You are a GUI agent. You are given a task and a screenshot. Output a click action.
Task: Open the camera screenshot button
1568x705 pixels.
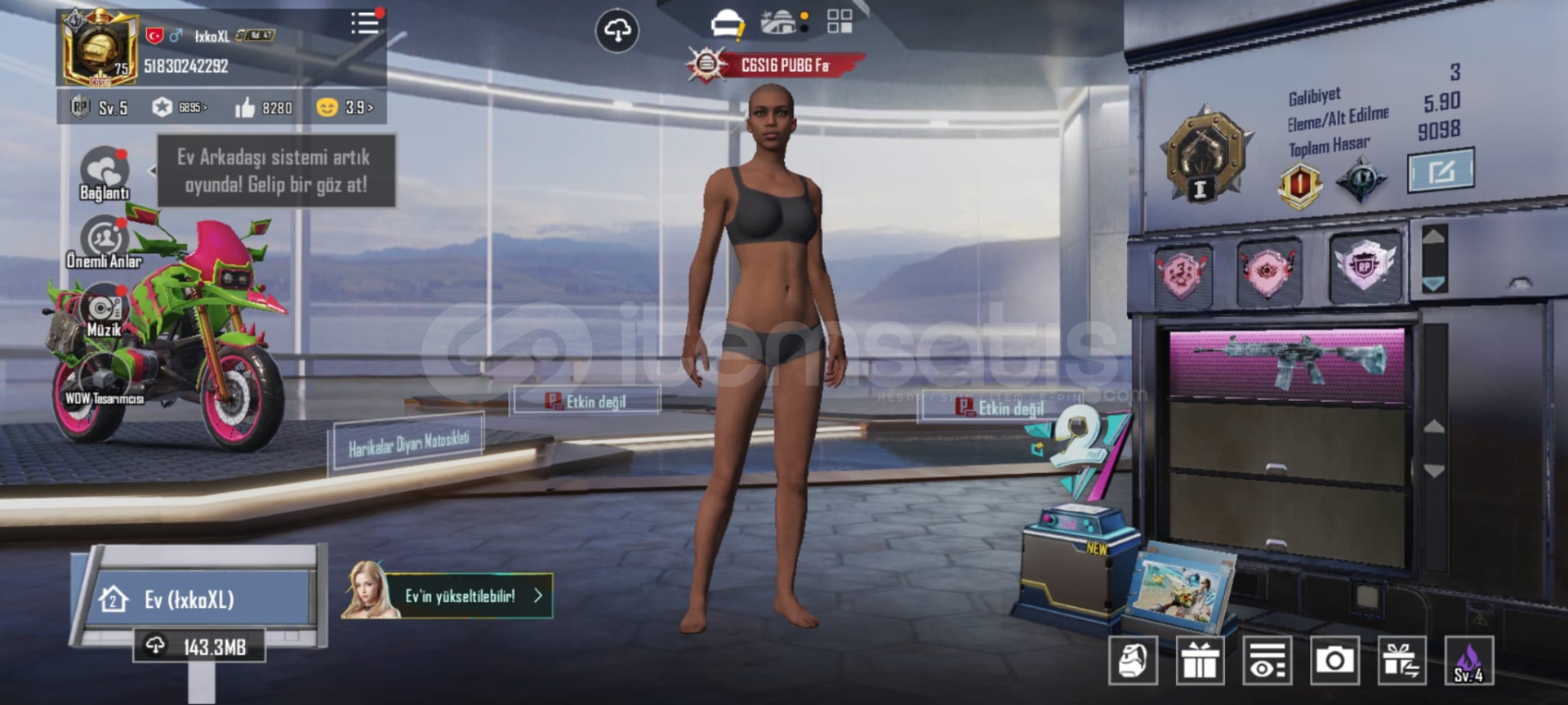(x=1334, y=660)
